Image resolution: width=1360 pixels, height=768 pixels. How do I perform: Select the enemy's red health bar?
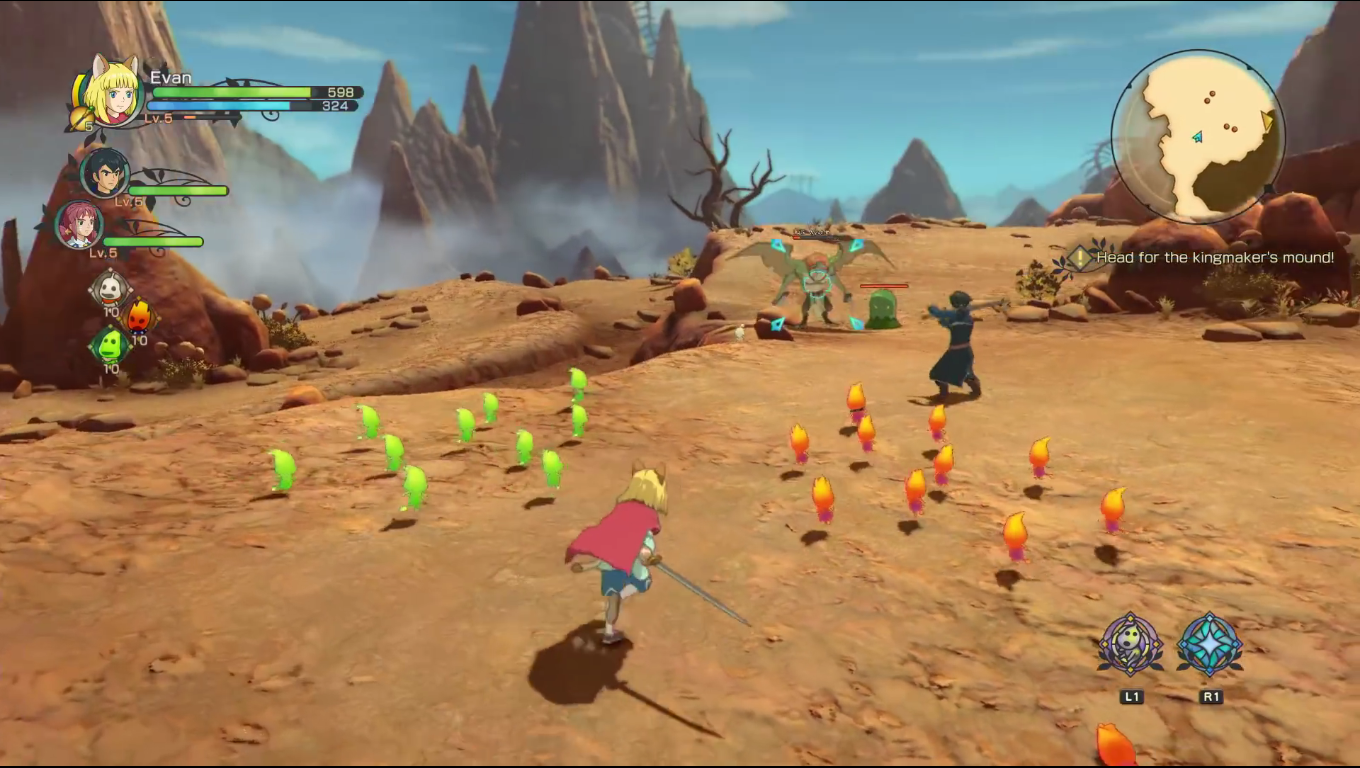886,284
